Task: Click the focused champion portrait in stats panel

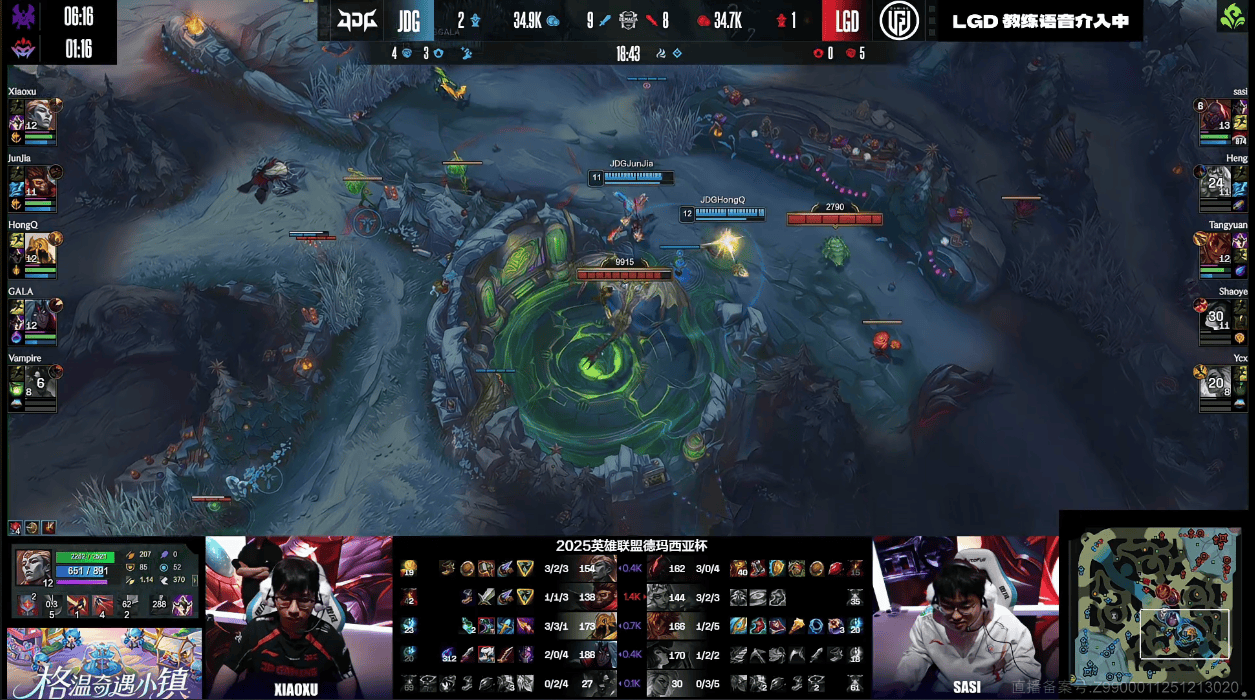Action: click(33, 567)
